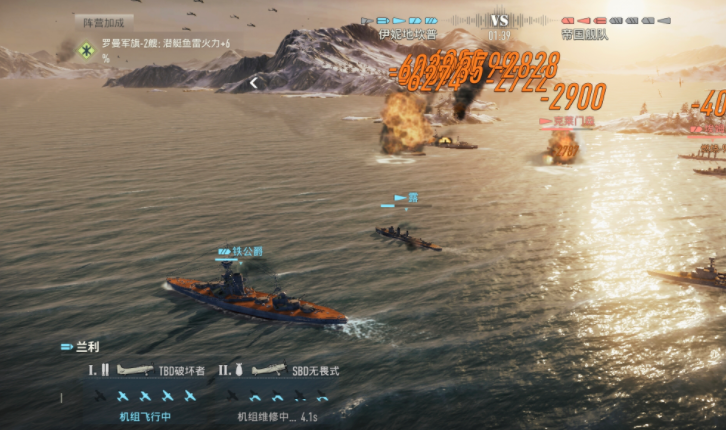Click the green 罗曼军旗 bonus icon
Image resolution: width=726 pixels, height=430 pixels.
click(87, 49)
